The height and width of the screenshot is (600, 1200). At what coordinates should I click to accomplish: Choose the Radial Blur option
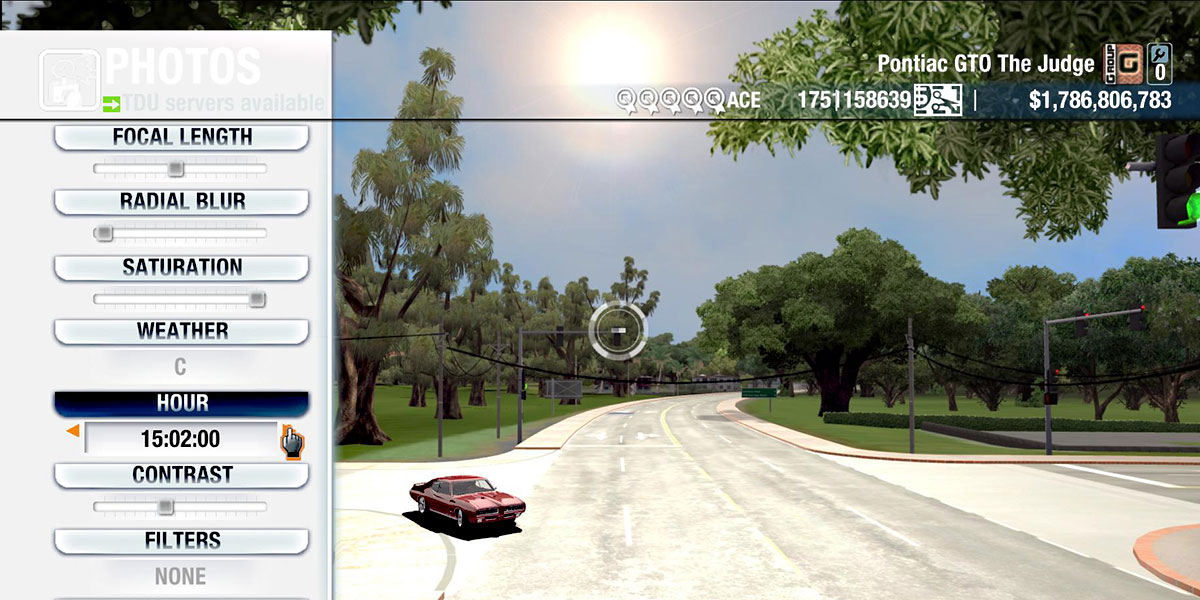[x=181, y=202]
